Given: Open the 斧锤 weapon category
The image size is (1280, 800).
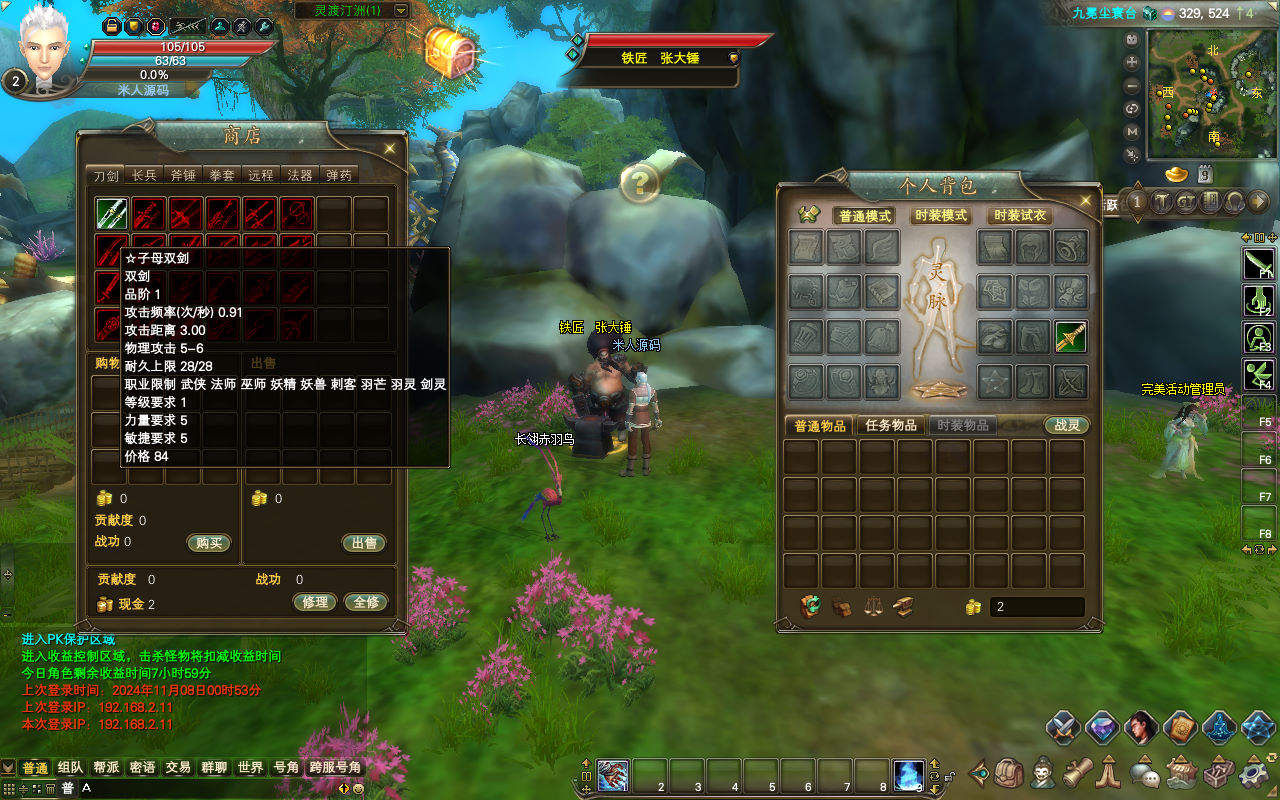Looking at the screenshot, I should 183,175.
